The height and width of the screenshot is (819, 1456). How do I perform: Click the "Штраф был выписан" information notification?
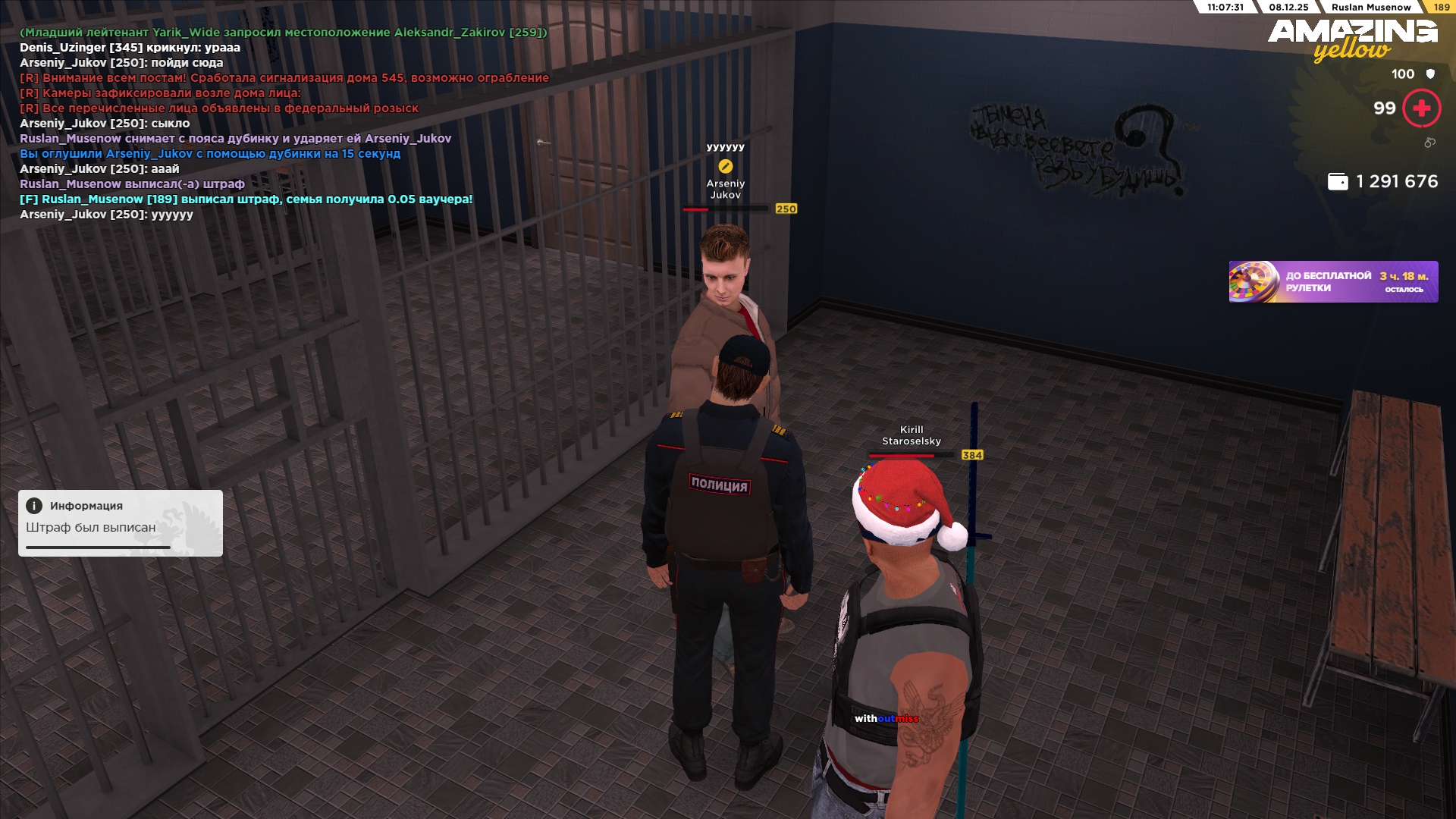[x=121, y=523]
